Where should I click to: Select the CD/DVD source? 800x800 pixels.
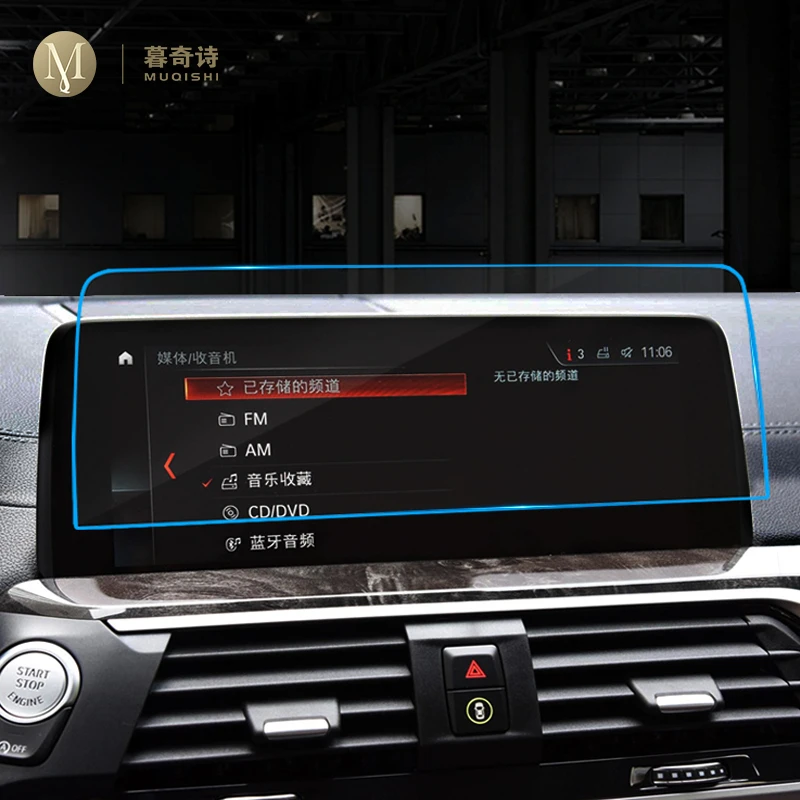[278, 512]
